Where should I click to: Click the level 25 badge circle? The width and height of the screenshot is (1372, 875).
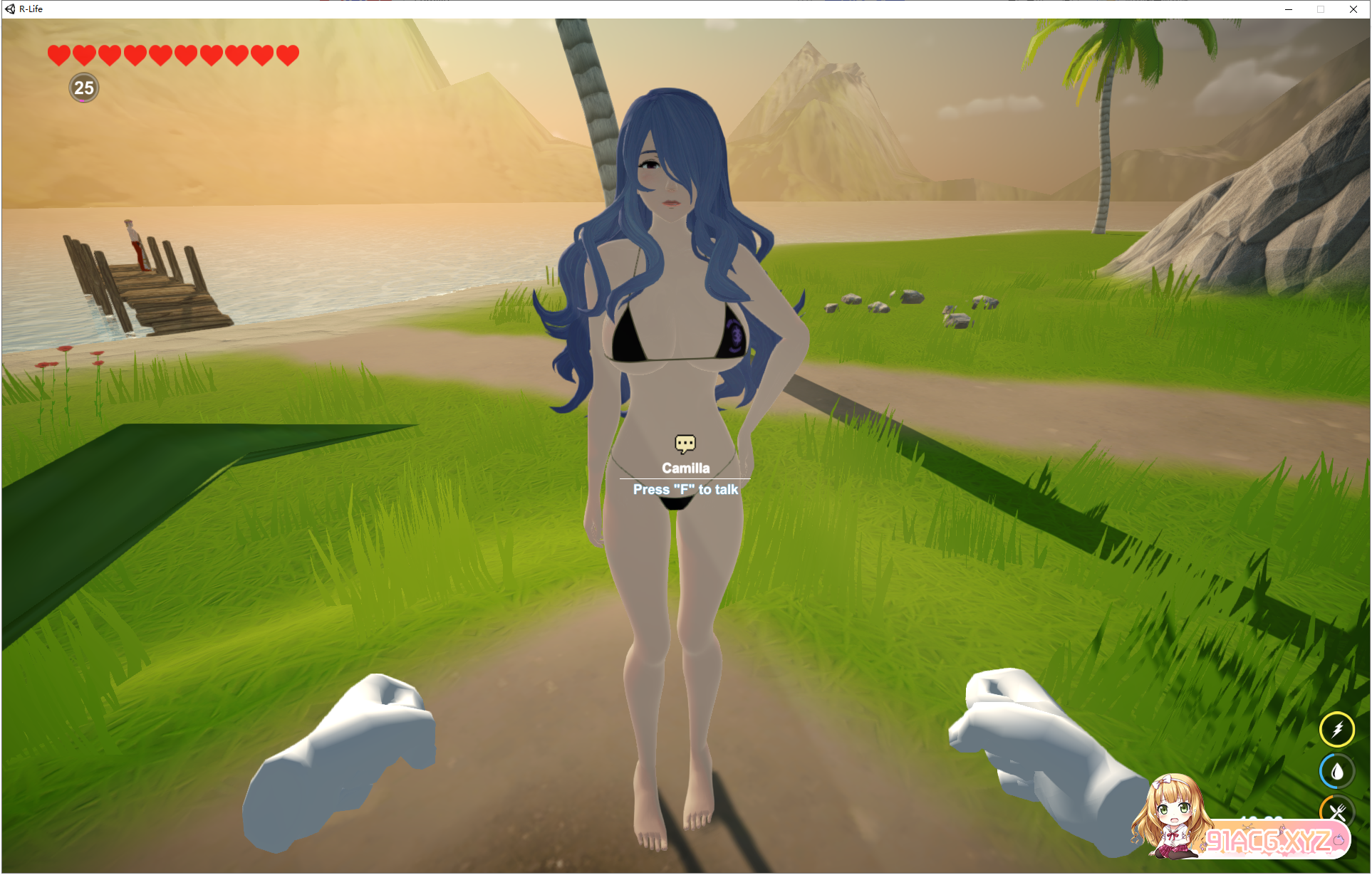pos(83,88)
